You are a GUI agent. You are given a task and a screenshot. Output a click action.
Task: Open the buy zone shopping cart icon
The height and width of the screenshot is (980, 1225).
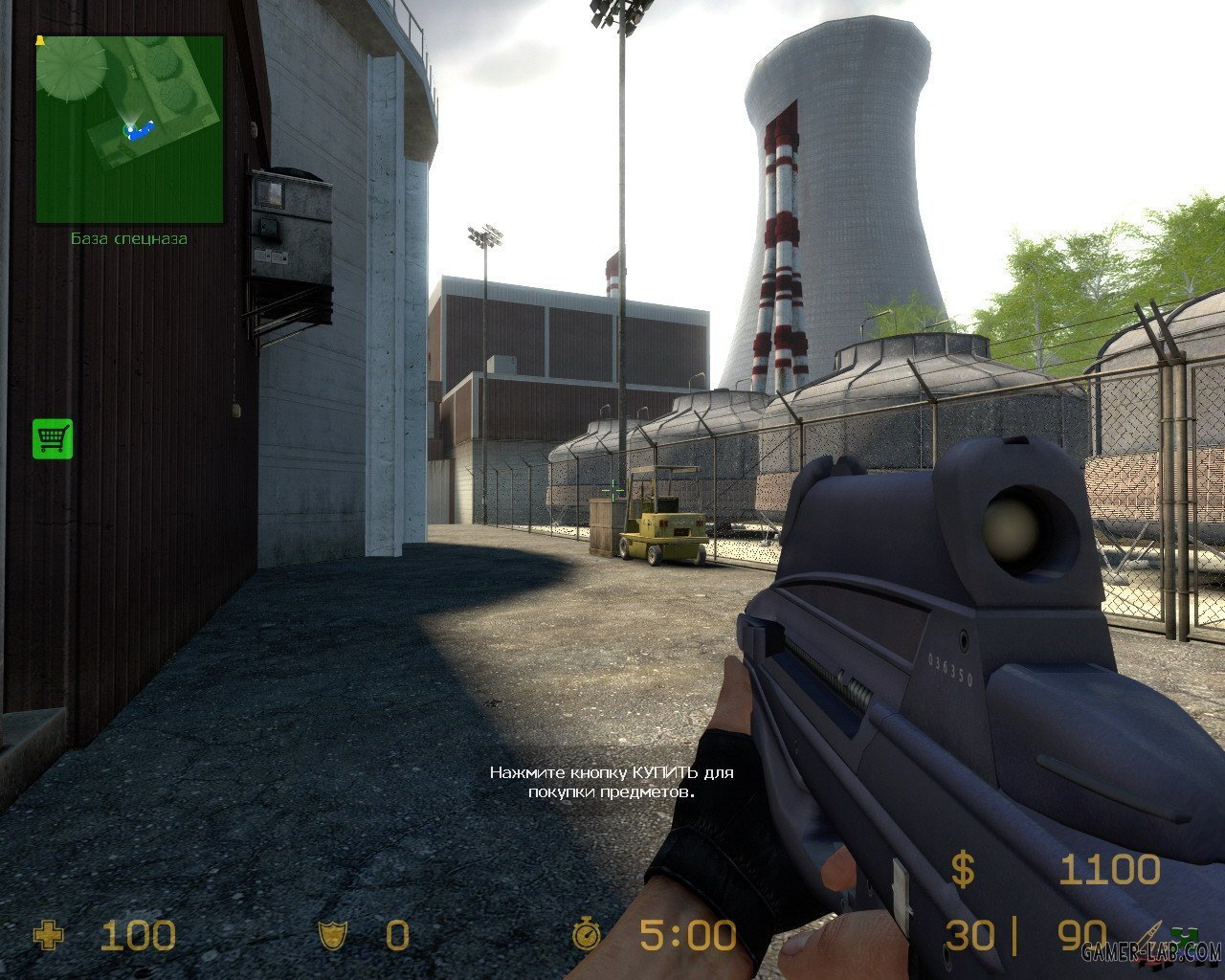tap(53, 438)
